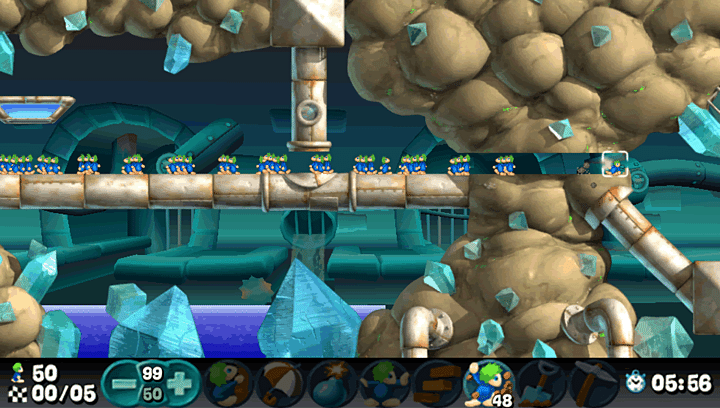Image resolution: width=720 pixels, height=408 pixels.
Task: Select the basher skill with 48 uses
Action: point(487,382)
